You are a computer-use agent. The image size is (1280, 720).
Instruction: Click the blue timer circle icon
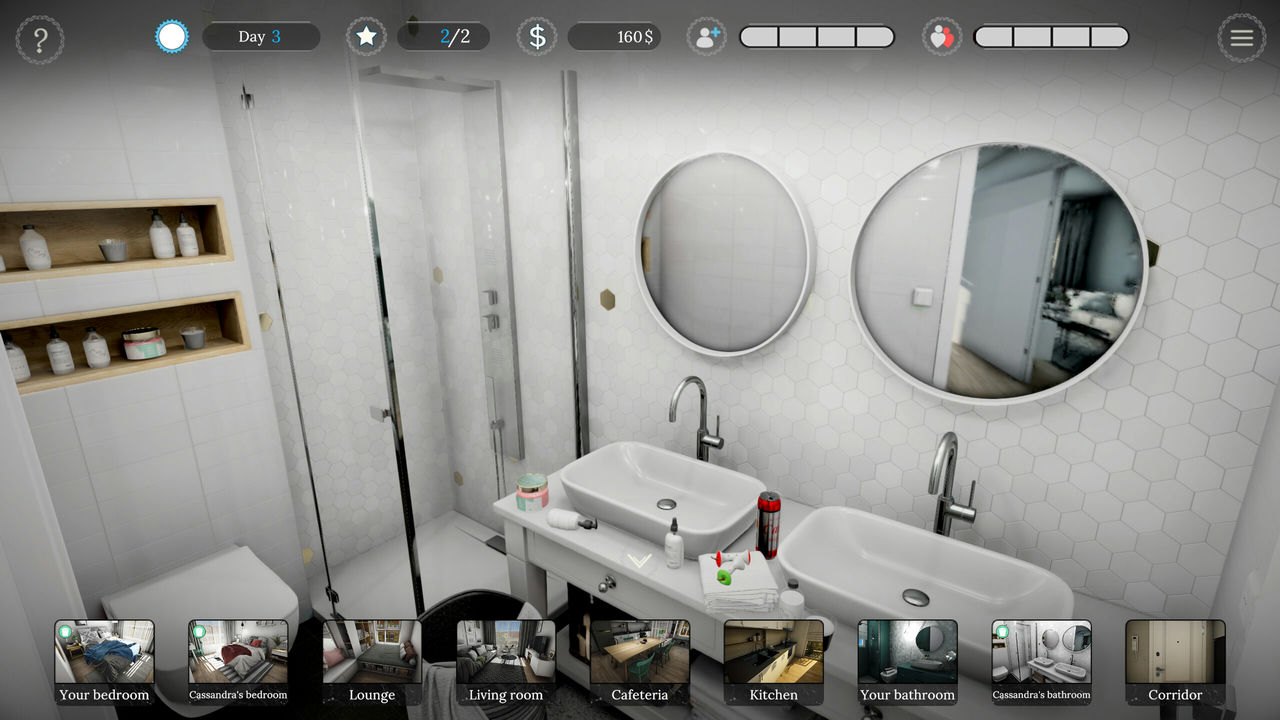pyautogui.click(x=170, y=36)
